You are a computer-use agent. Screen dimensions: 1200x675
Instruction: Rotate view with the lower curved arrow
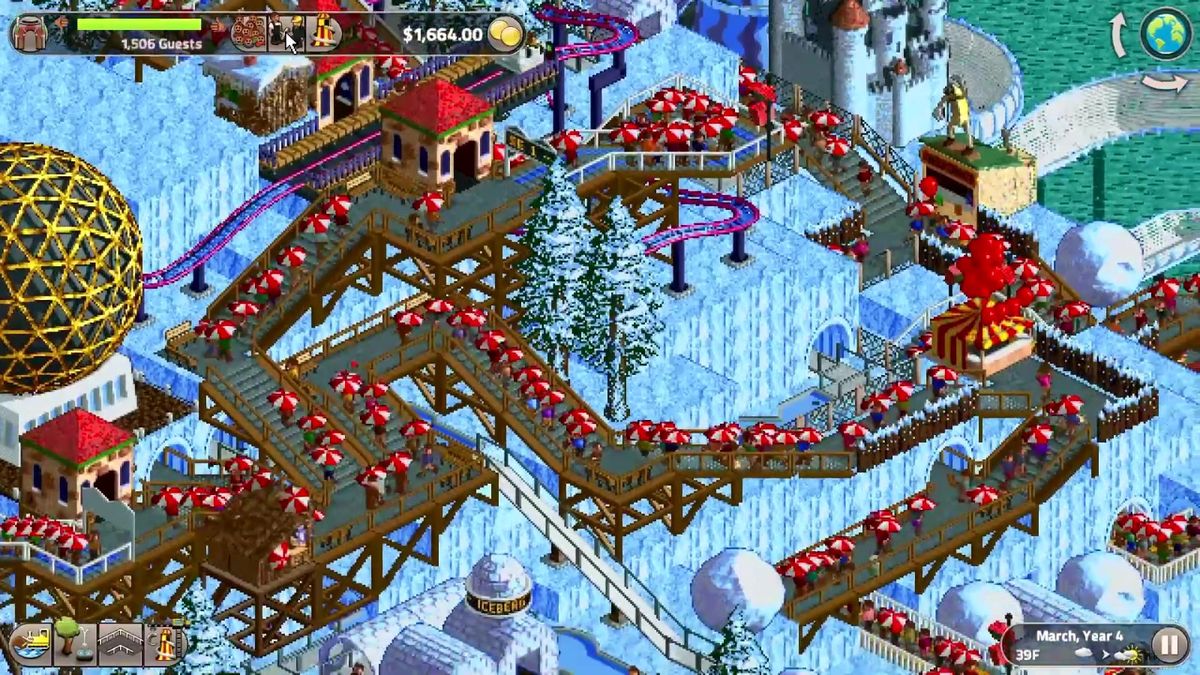click(1166, 83)
